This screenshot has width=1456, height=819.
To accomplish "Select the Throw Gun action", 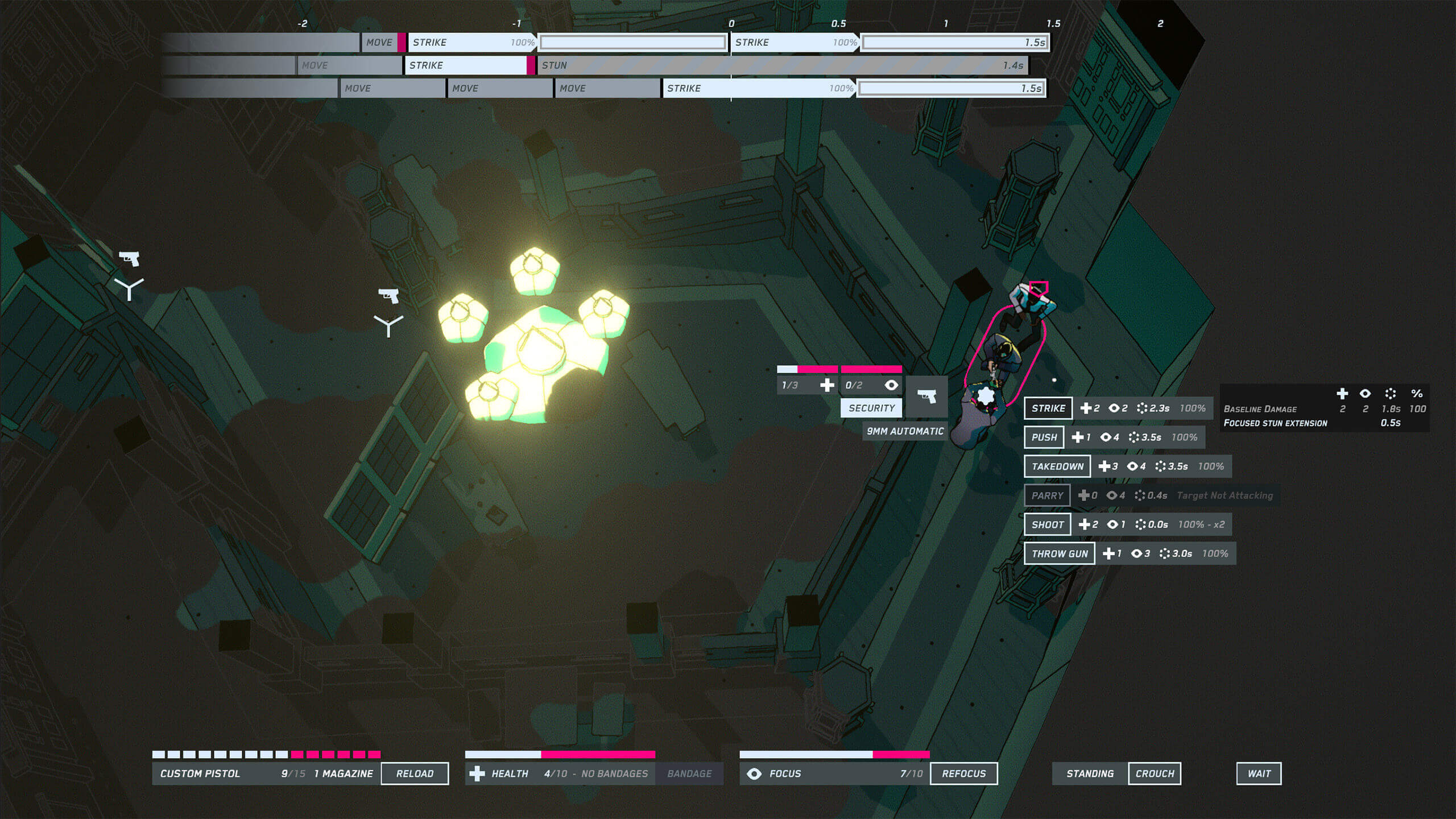I will point(1059,553).
